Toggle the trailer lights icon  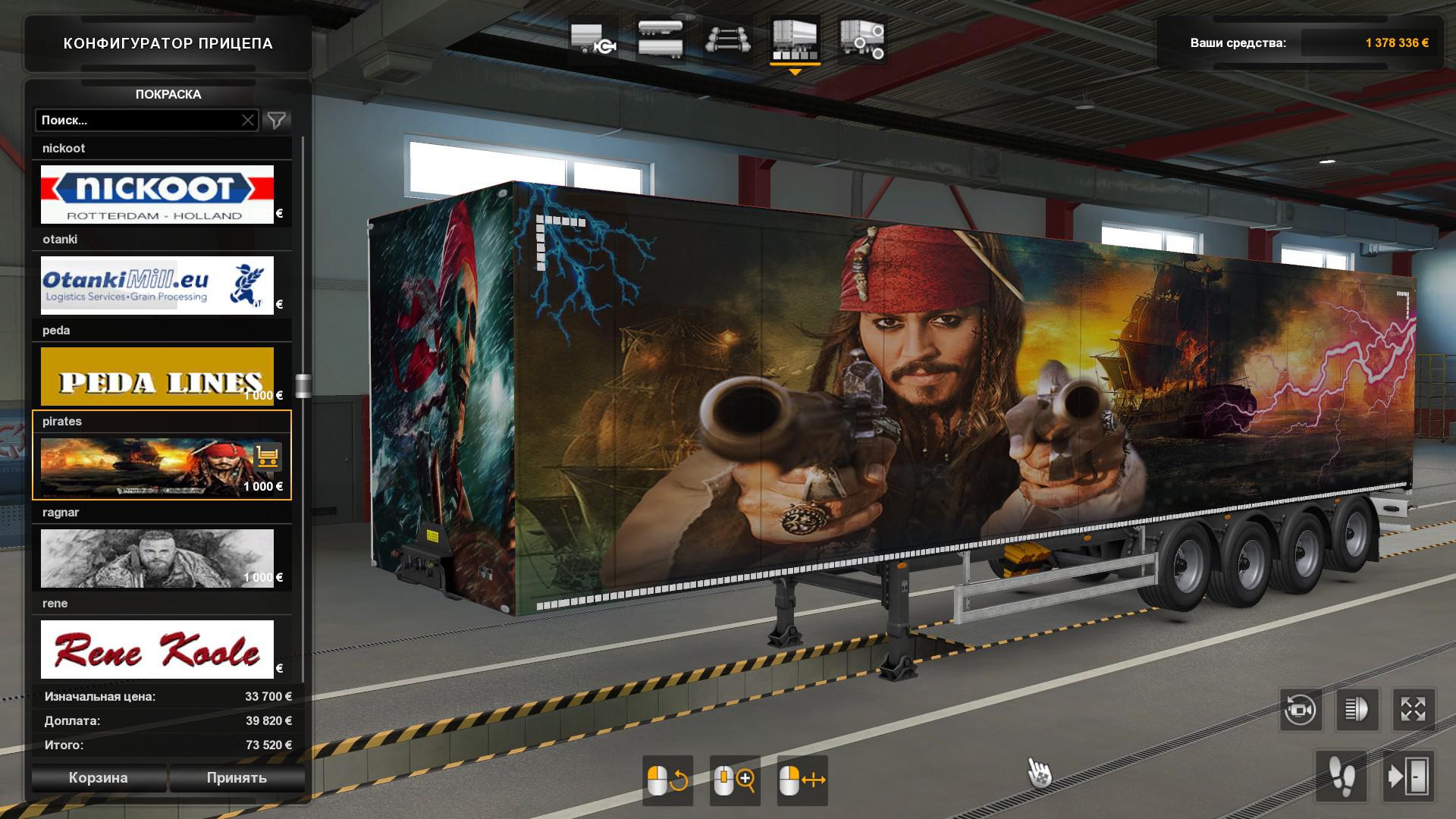click(1357, 710)
